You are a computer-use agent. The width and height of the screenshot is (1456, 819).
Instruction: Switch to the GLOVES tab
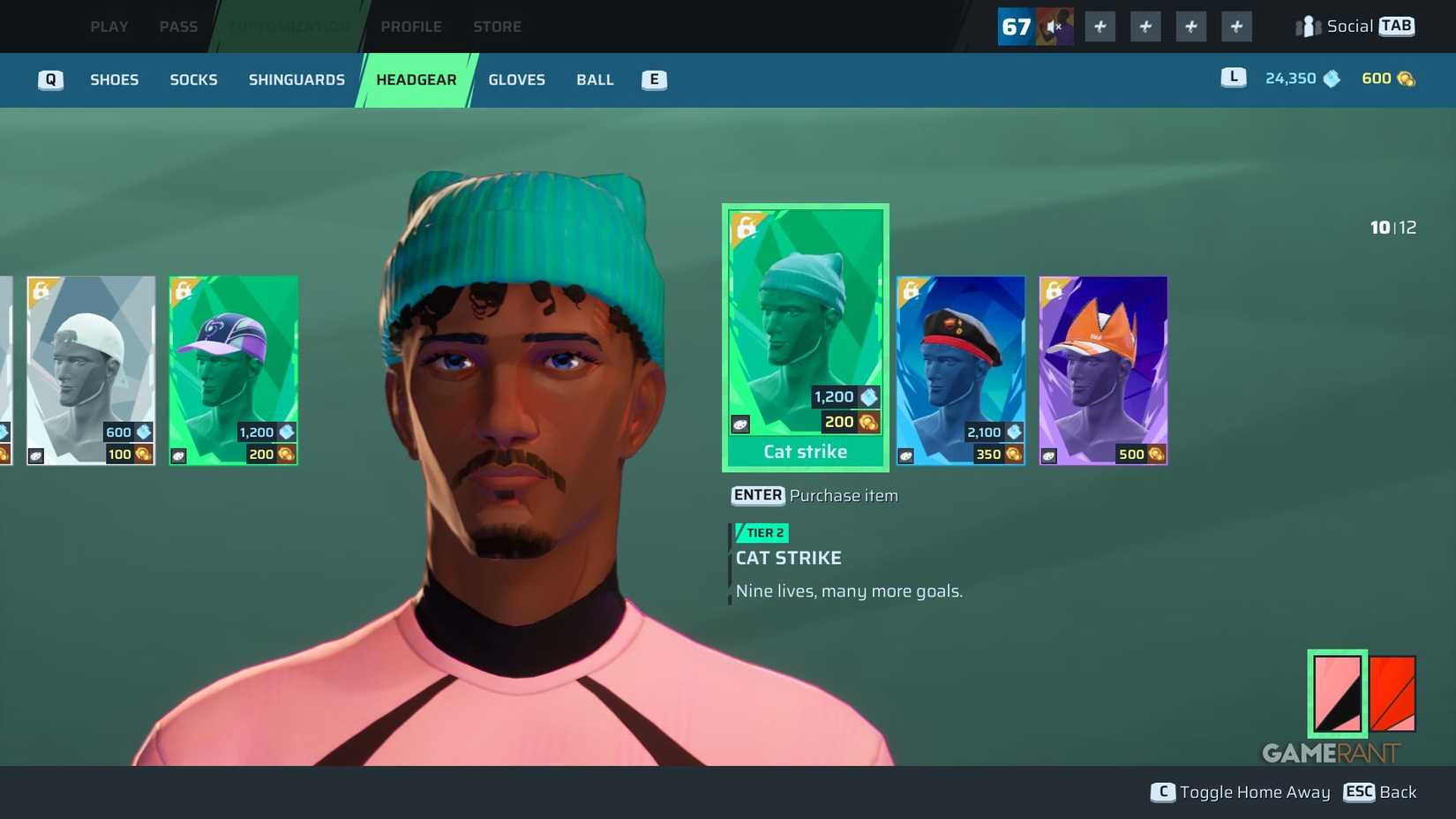[x=516, y=79]
